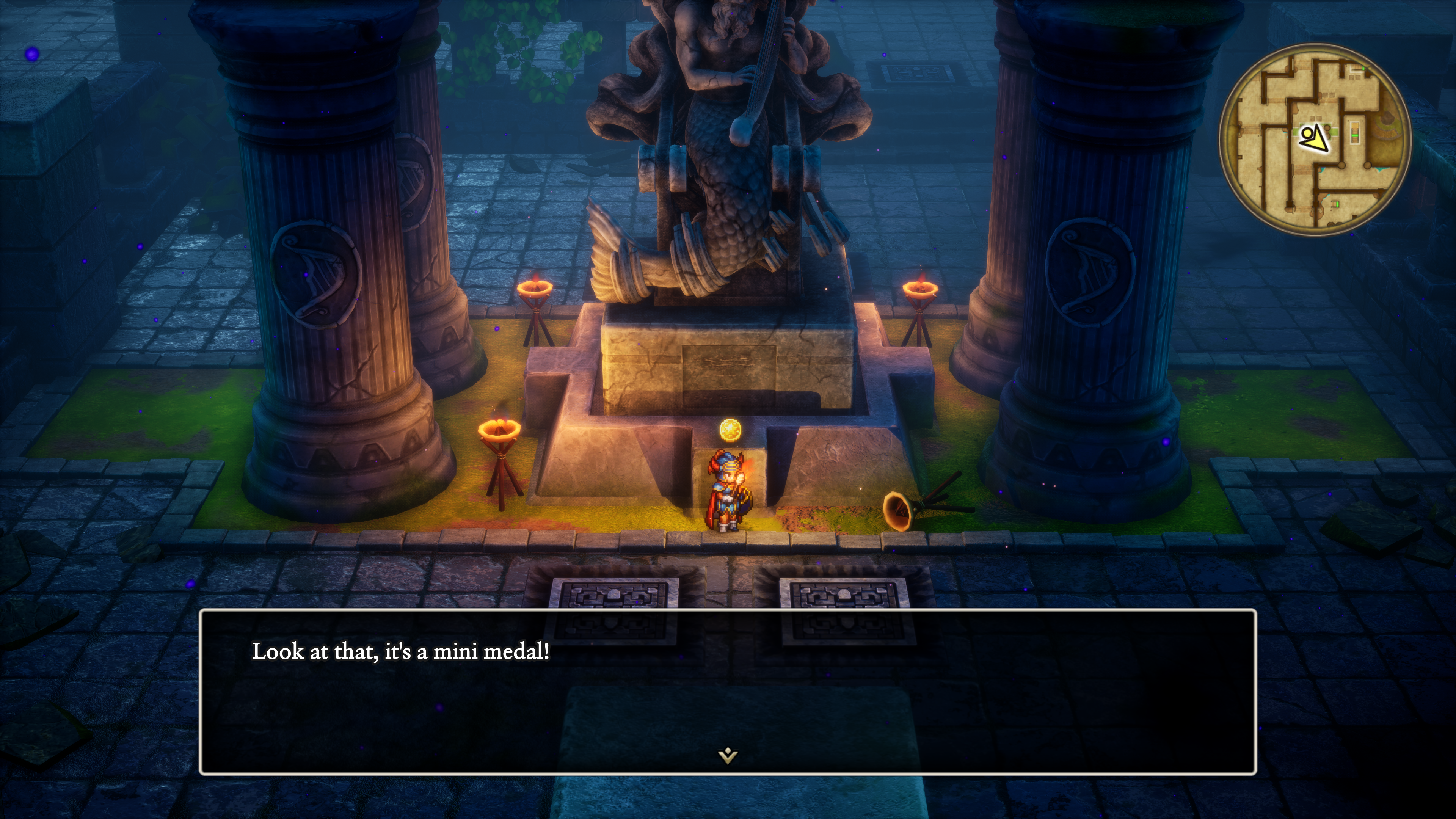Open the circular dungeon minimap
The image size is (1456, 819).
click(1315, 139)
